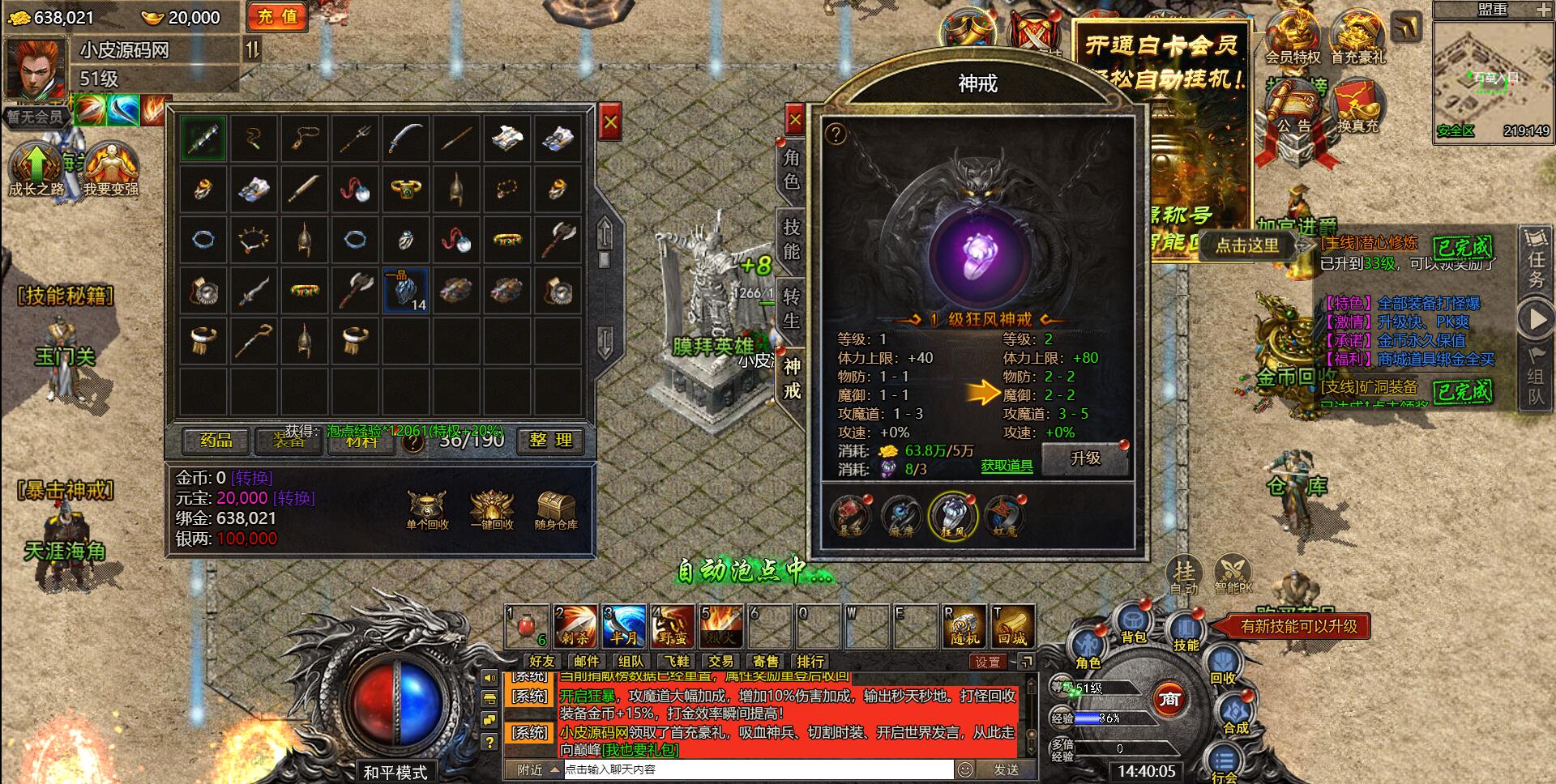
Task: Switch to the 技能 side tab
Action: pos(792,240)
